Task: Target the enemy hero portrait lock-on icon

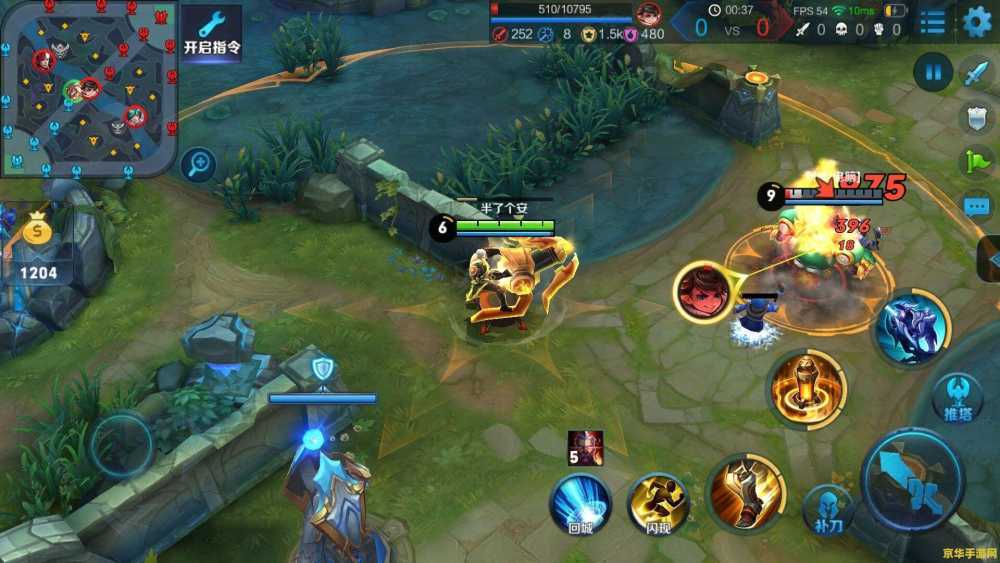Action: [x=703, y=292]
